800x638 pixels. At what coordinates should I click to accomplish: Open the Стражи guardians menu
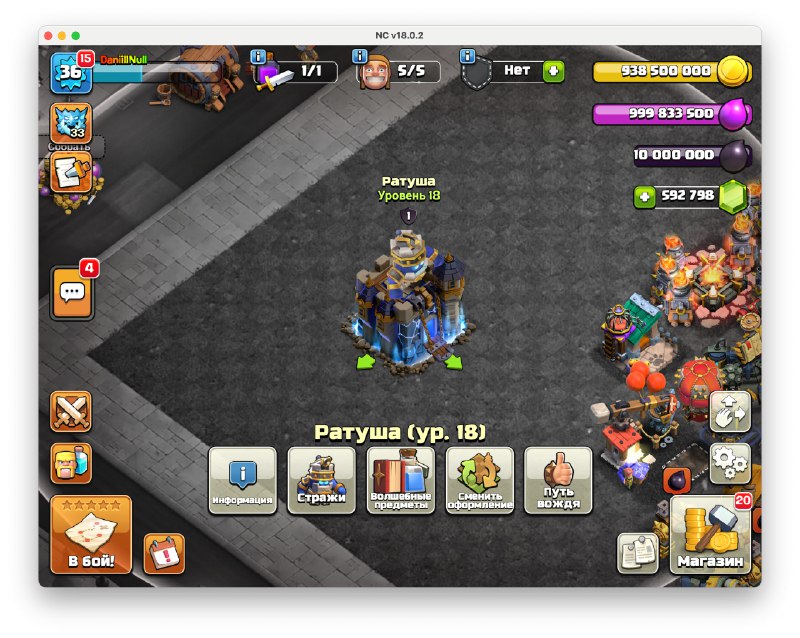click(321, 480)
